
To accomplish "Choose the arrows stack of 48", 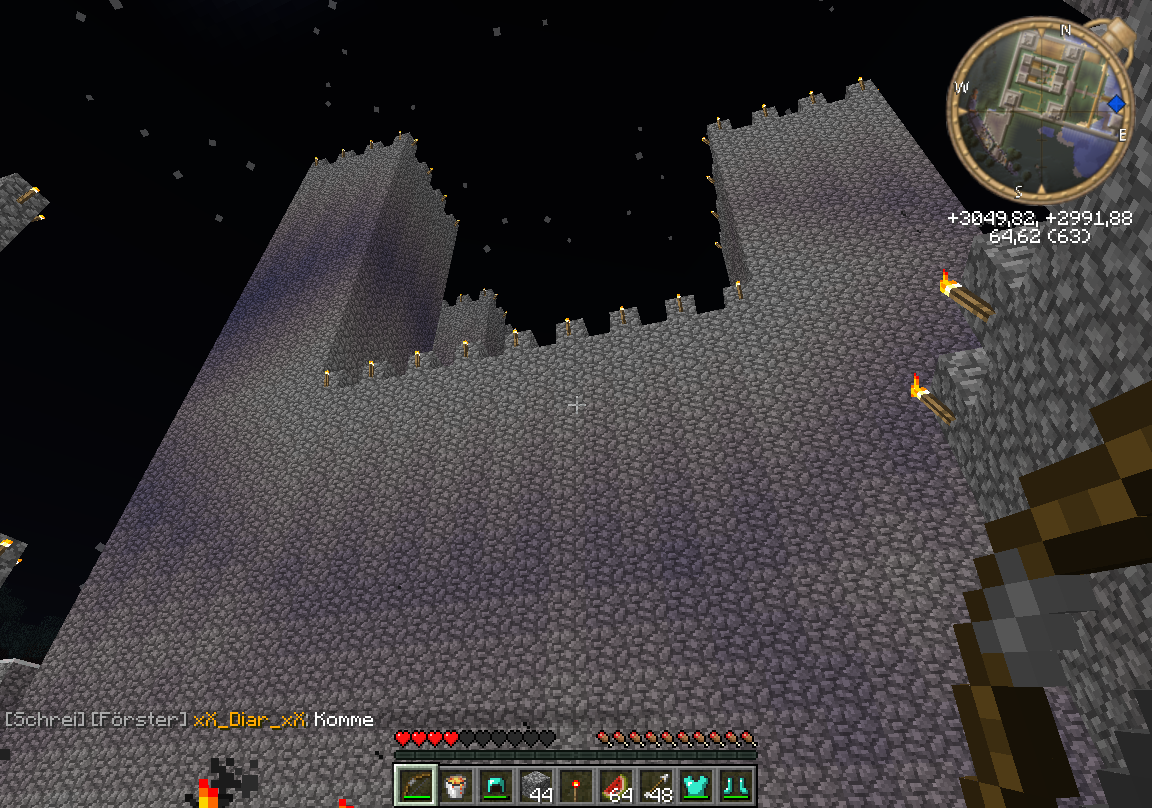I will (x=657, y=785).
